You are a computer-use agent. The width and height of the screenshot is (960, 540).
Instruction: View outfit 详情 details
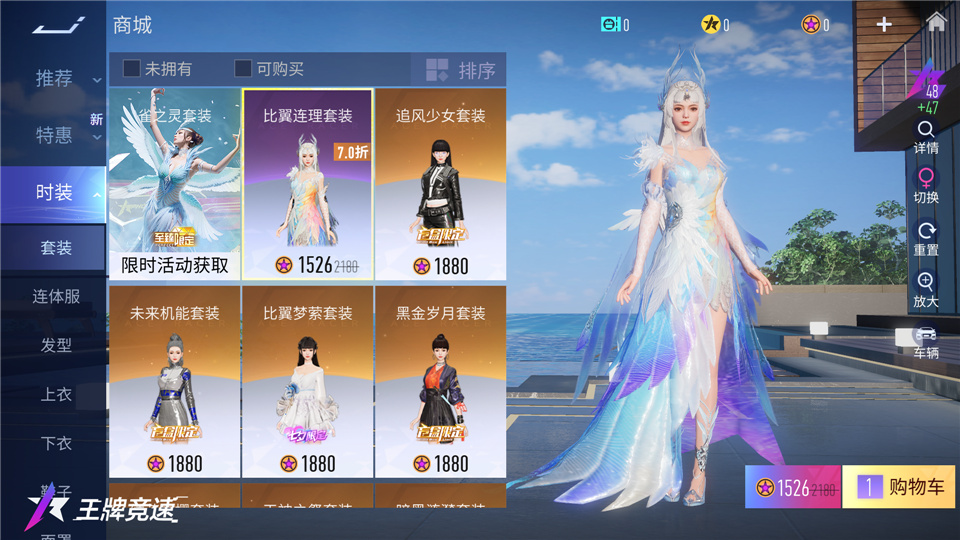[x=926, y=137]
